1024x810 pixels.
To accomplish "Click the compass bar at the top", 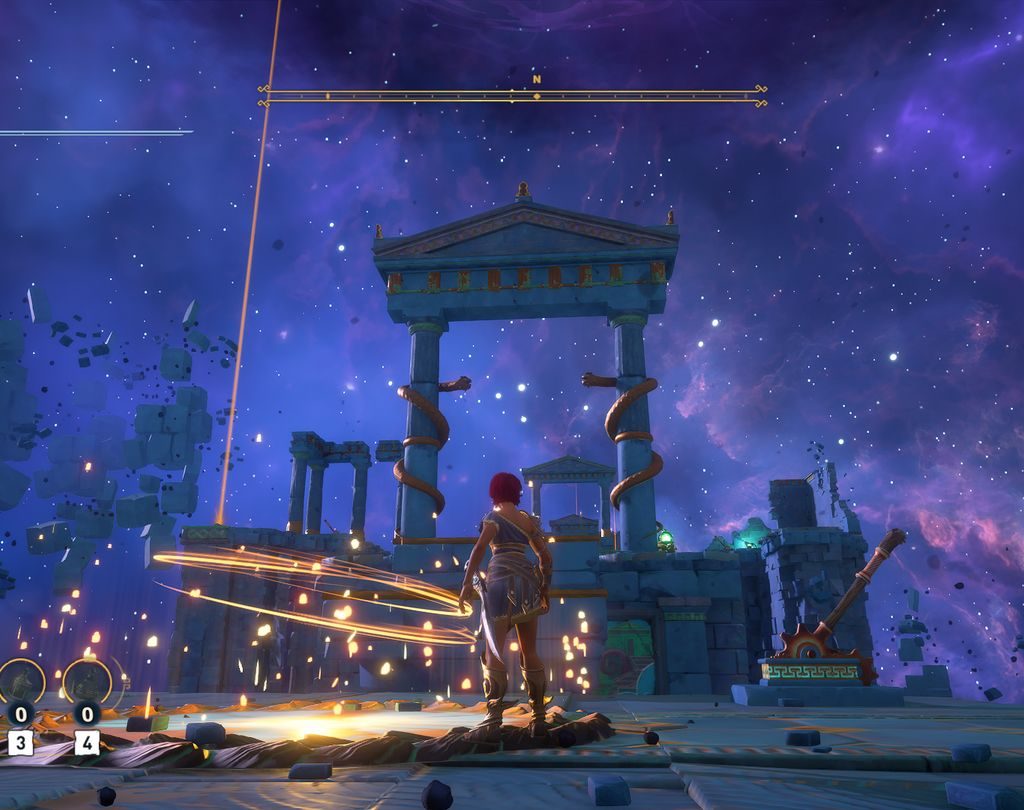I will 512,96.
